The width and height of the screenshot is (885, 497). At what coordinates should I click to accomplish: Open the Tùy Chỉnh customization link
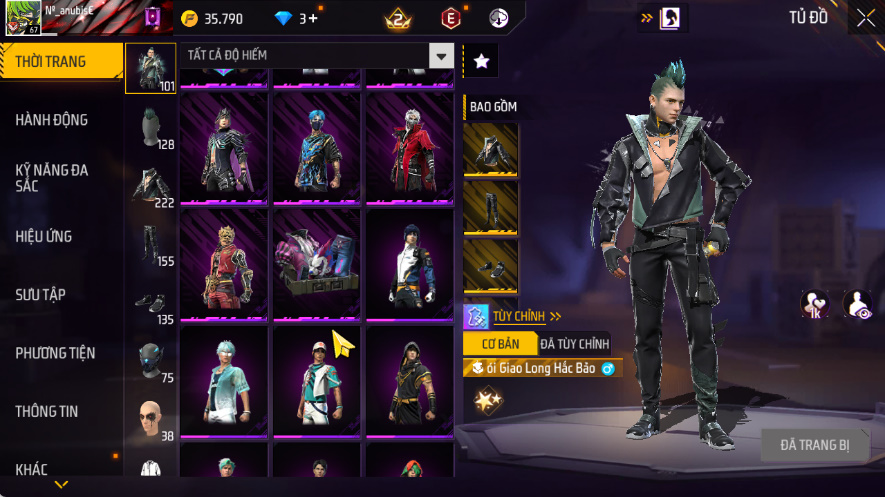[x=519, y=316]
